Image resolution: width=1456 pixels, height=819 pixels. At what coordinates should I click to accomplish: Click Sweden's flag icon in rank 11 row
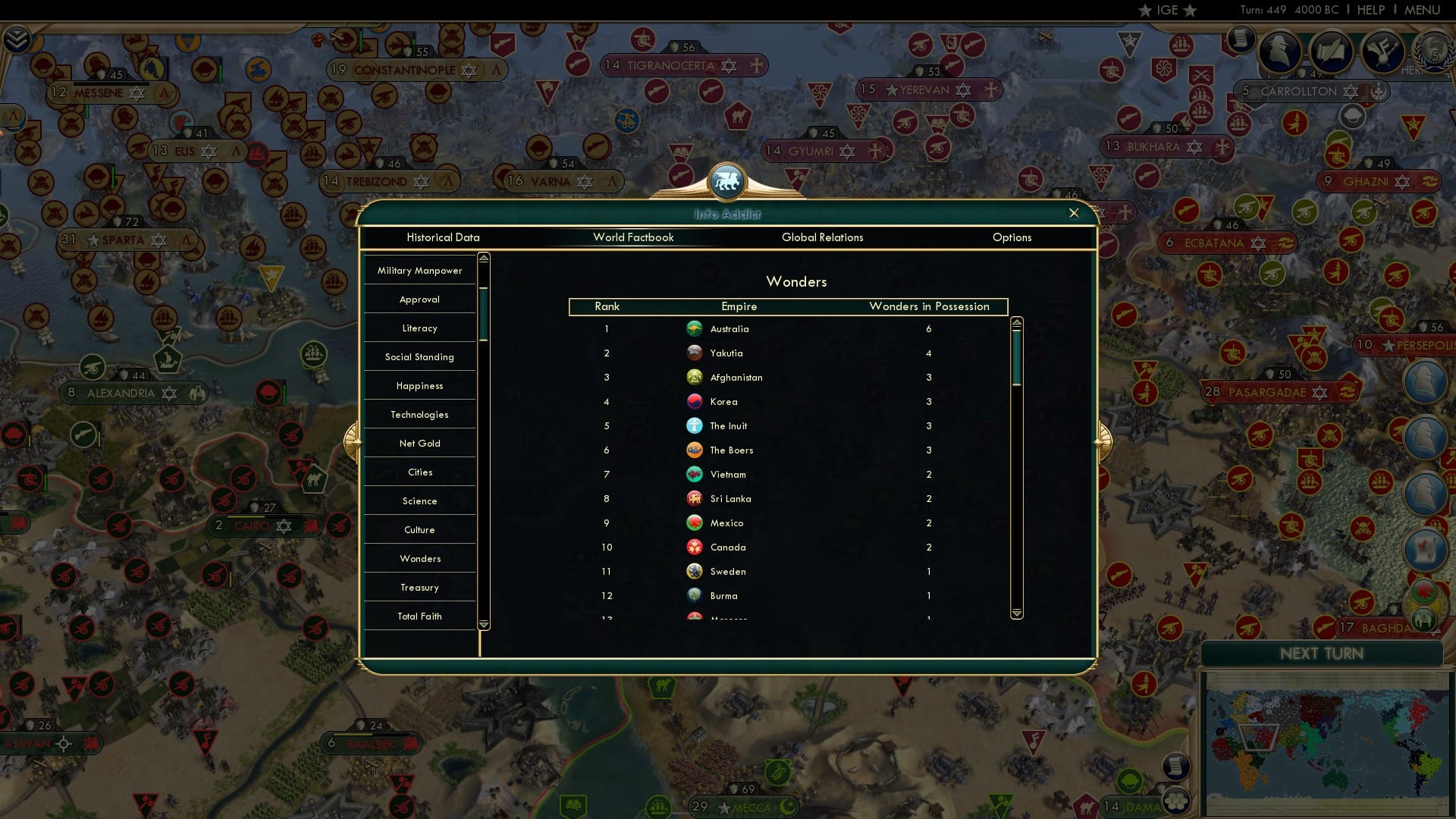(695, 571)
